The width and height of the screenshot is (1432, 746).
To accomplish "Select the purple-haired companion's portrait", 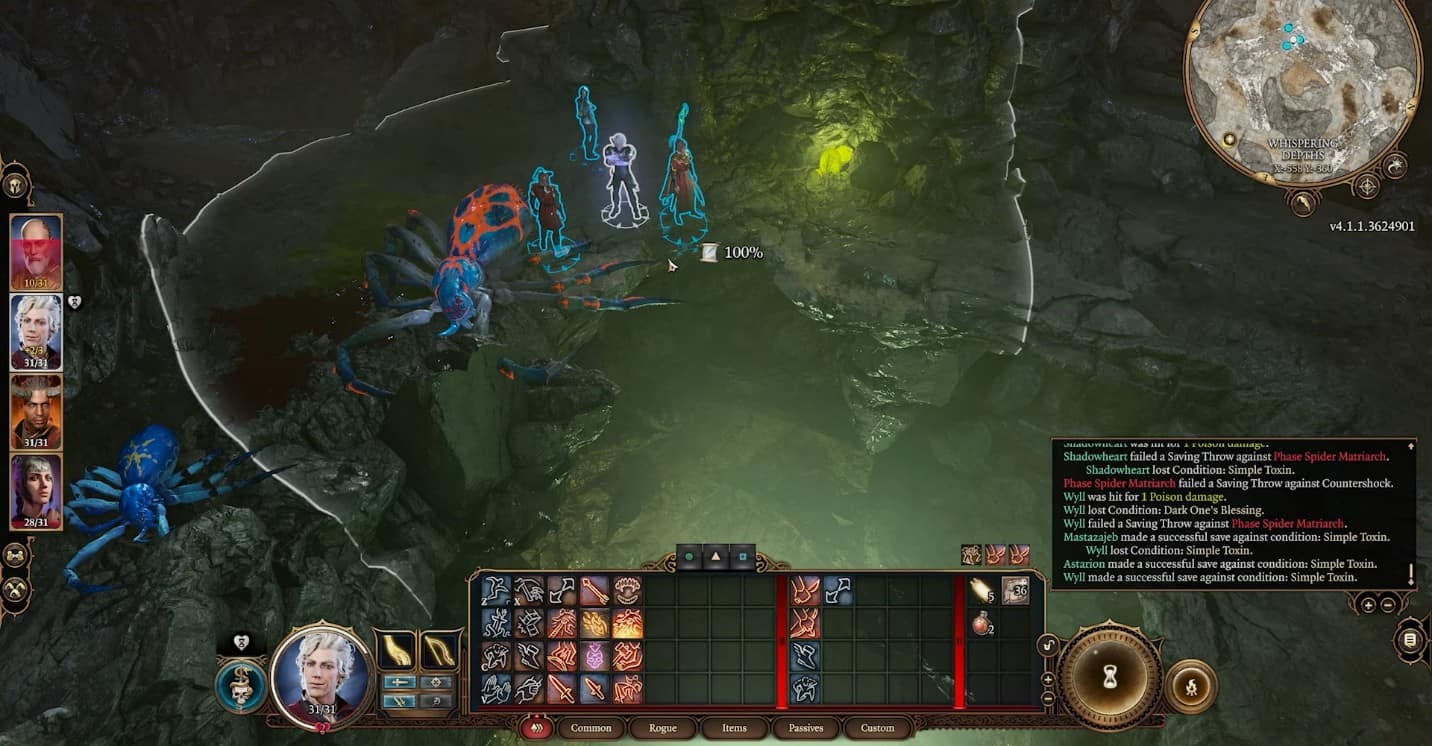I will tap(36, 491).
